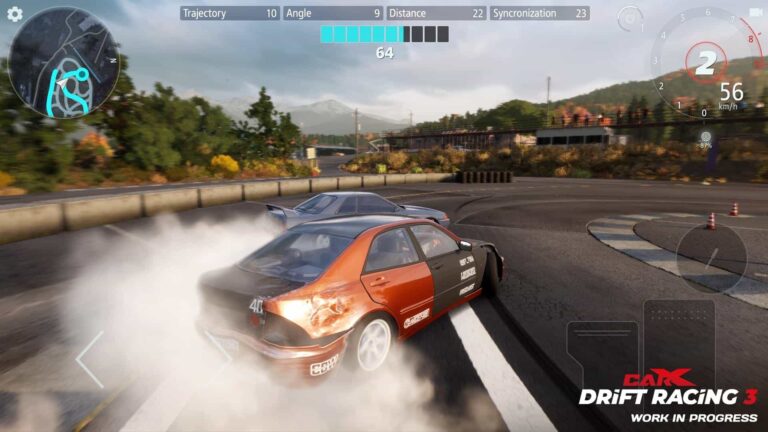
Task: Pull the round handbrake button
Action: pos(711,258)
